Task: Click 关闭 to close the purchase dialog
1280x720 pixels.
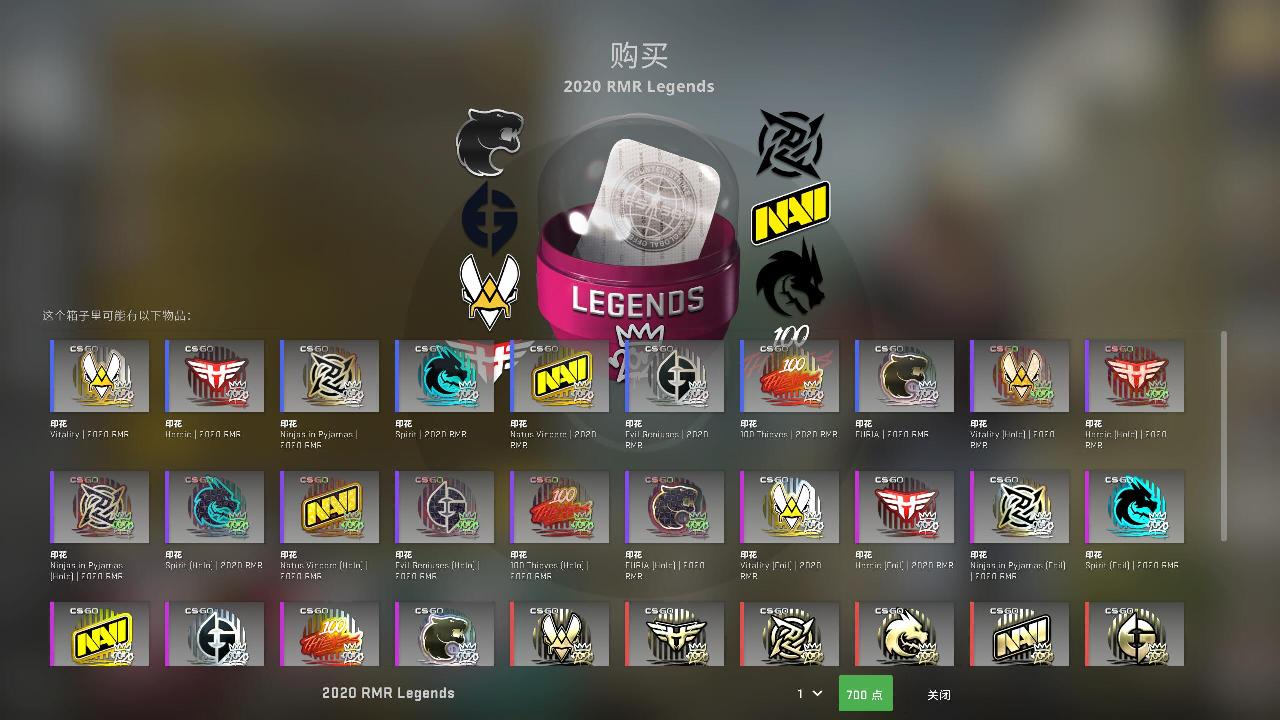Action: click(938, 693)
